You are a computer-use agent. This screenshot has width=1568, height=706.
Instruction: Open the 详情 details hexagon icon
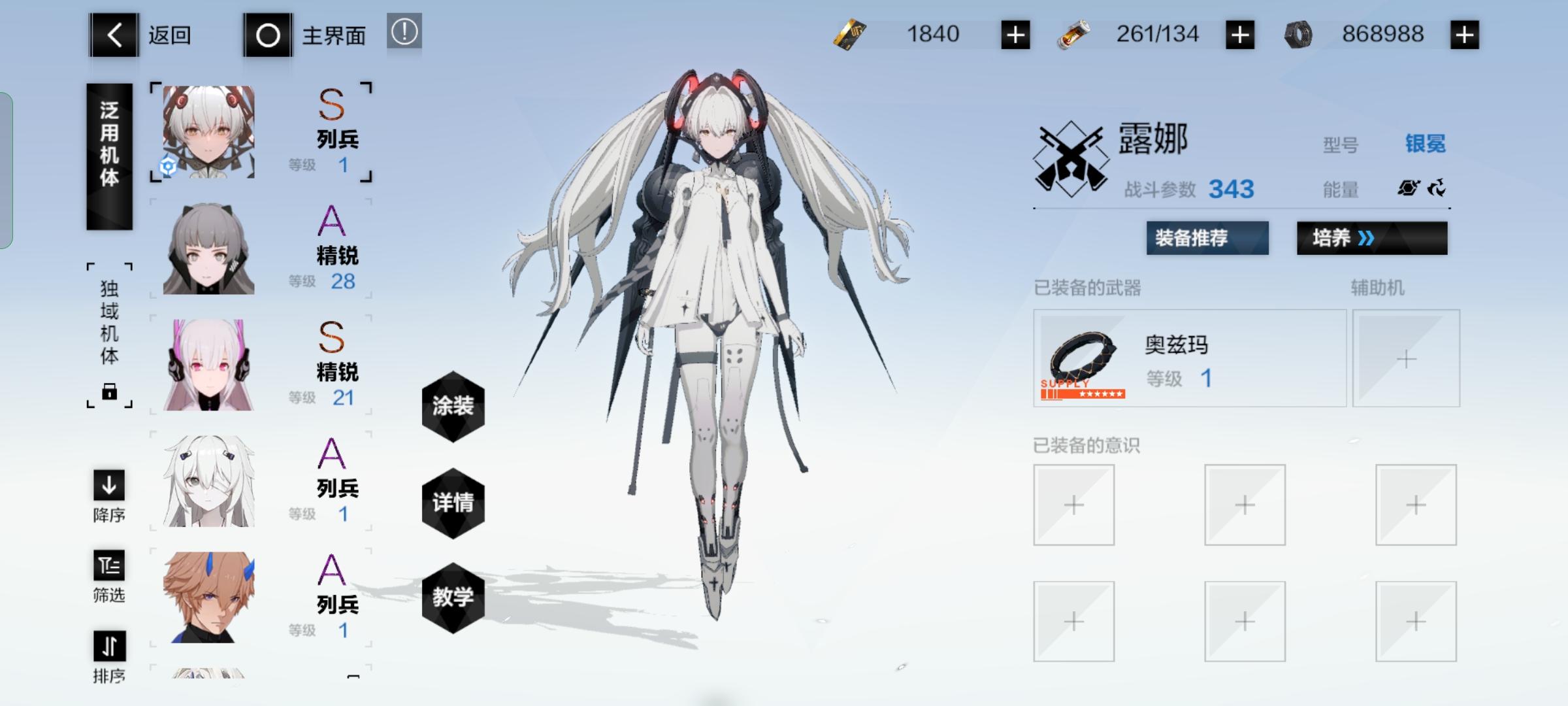pos(453,502)
